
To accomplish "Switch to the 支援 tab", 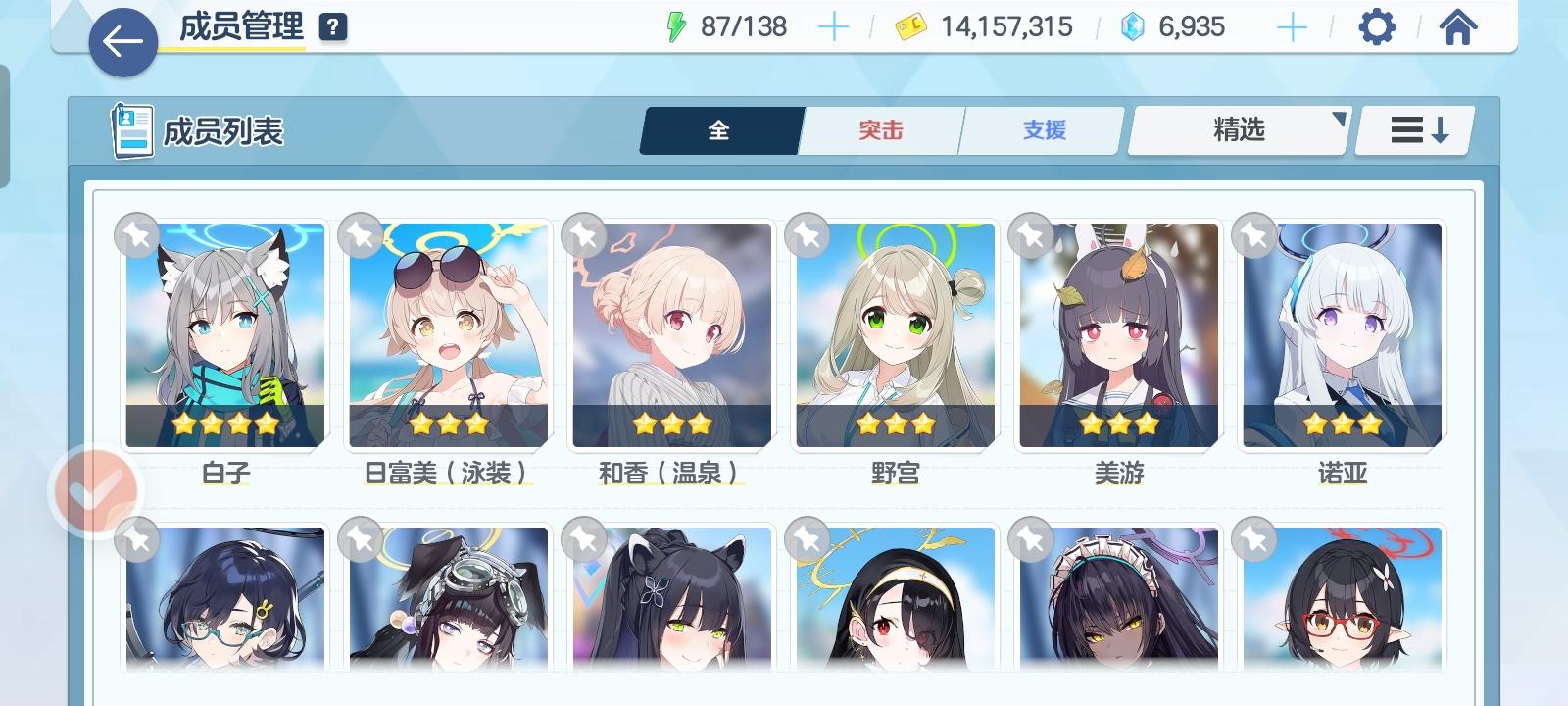I will 1040,128.
